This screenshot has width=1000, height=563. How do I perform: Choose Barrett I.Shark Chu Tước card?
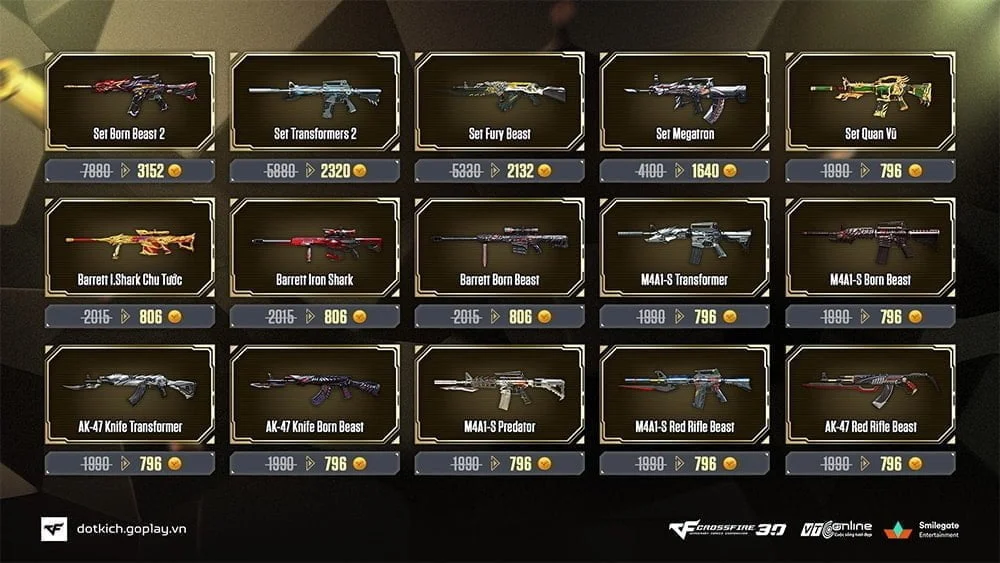pos(130,248)
